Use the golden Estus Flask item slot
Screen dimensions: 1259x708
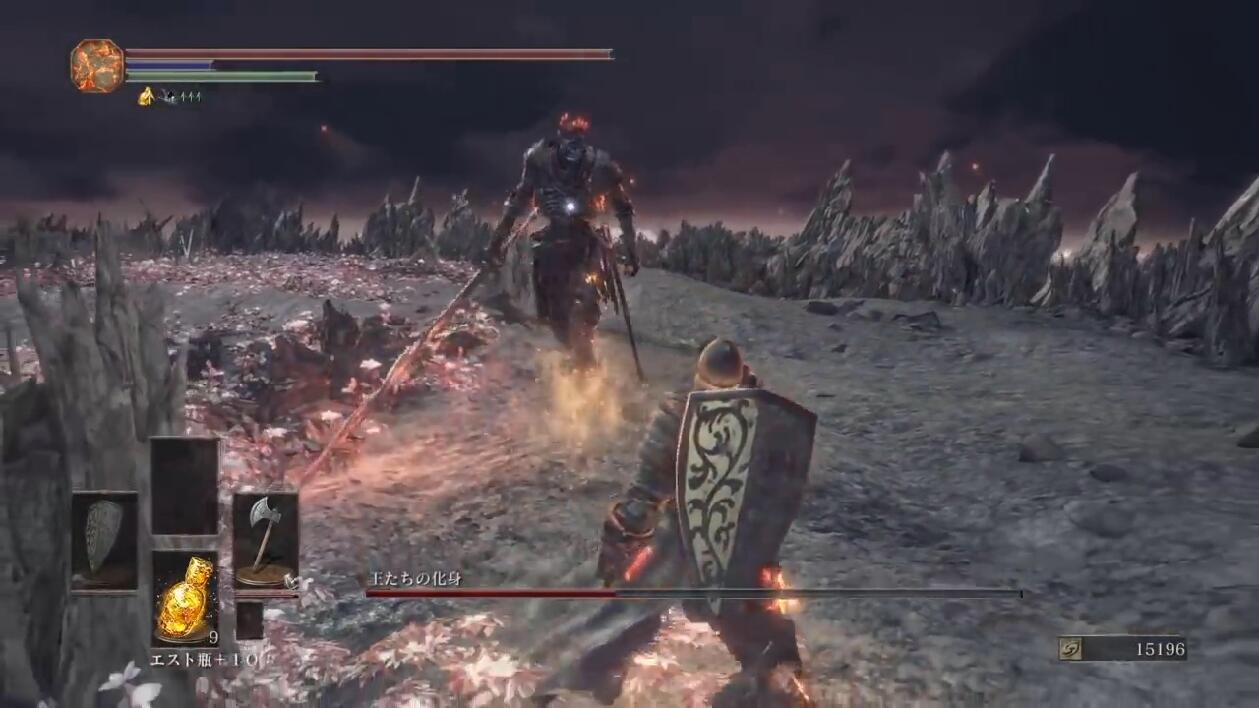tap(185, 597)
